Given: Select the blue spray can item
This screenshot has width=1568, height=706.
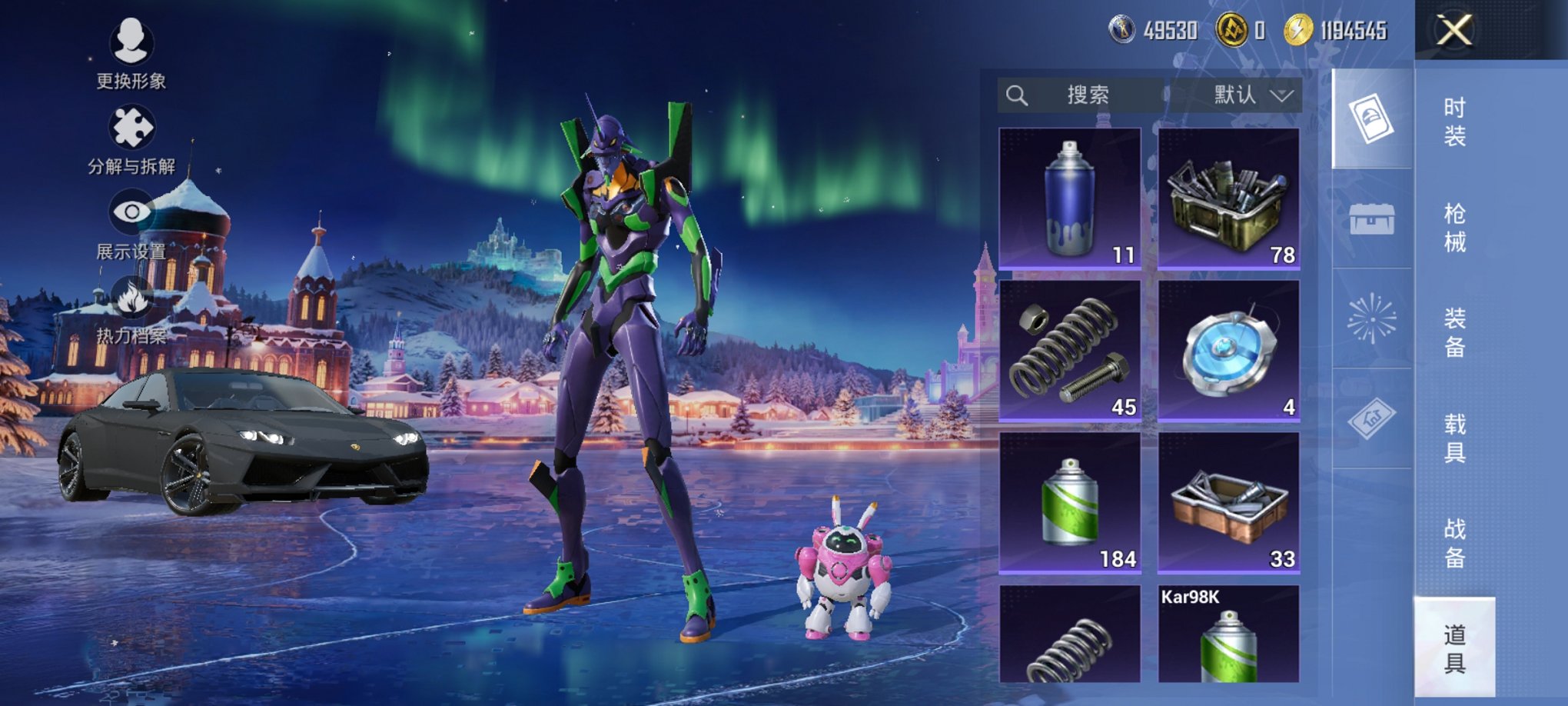Looking at the screenshot, I should 1070,198.
